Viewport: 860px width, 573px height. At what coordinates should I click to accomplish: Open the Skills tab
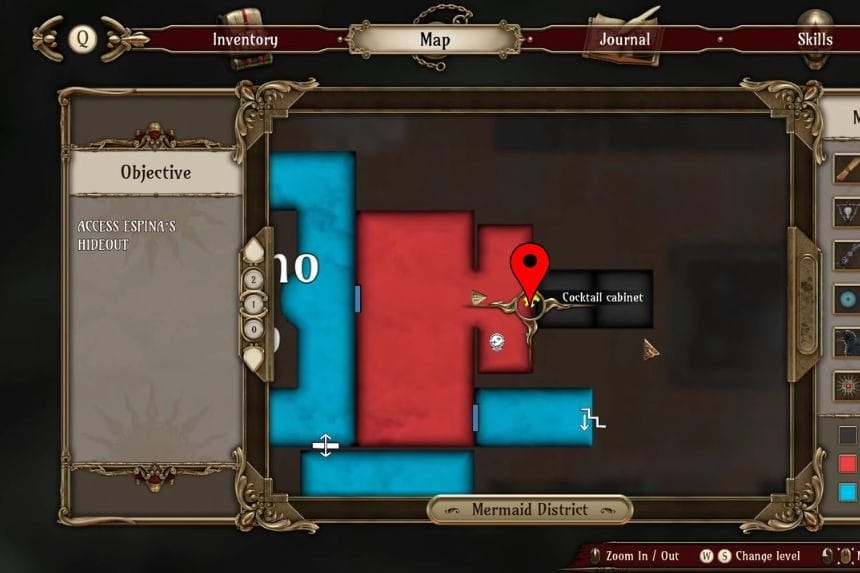(x=814, y=40)
